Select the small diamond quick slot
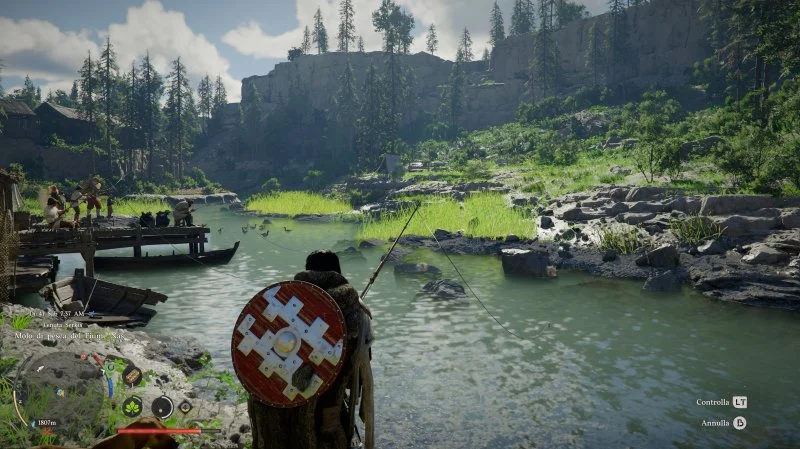800x449 pixels. pyautogui.click(x=185, y=407)
